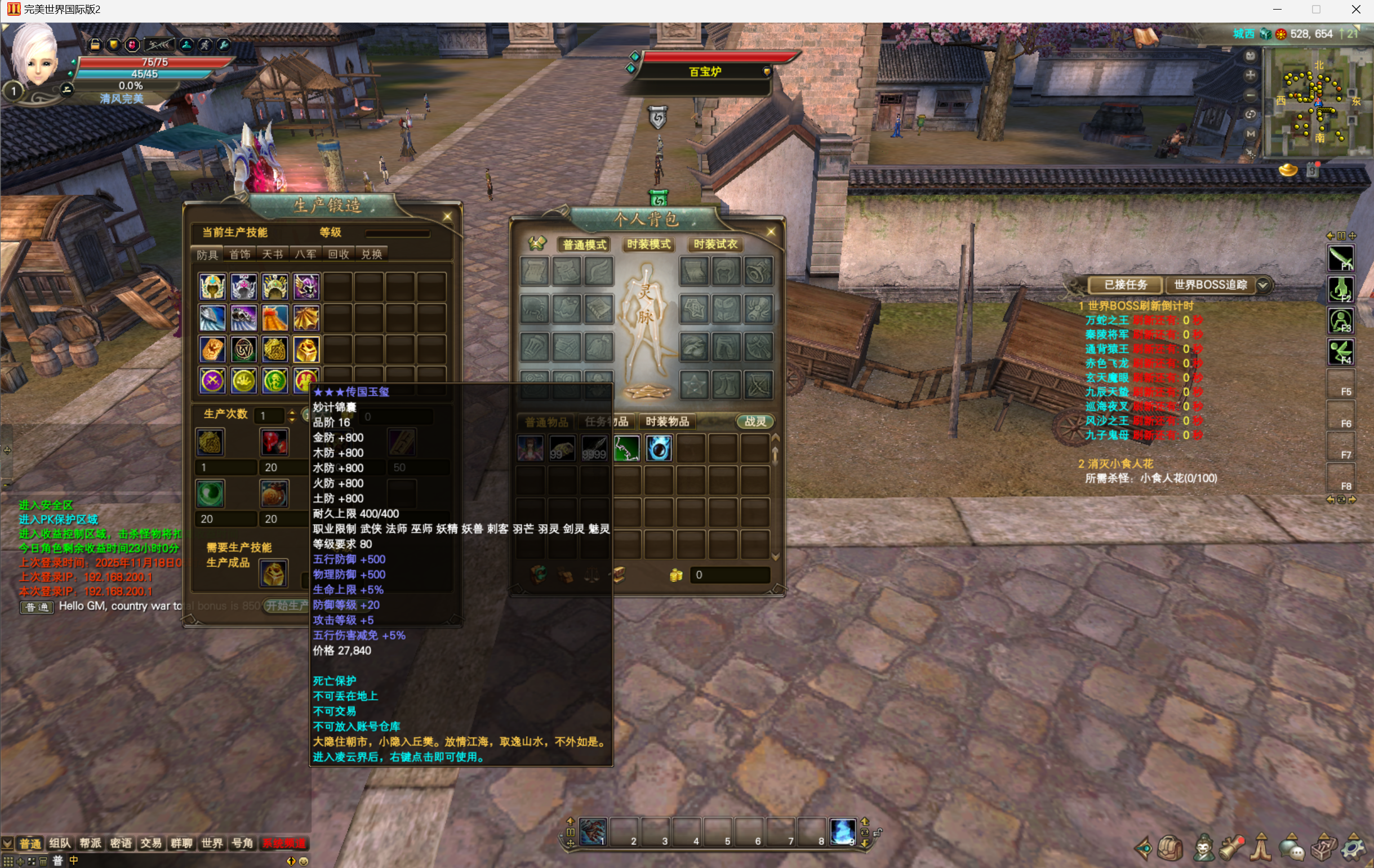The height and width of the screenshot is (868, 1374).
Task: Close the 个人背包 inventory window
Action: tap(771, 232)
